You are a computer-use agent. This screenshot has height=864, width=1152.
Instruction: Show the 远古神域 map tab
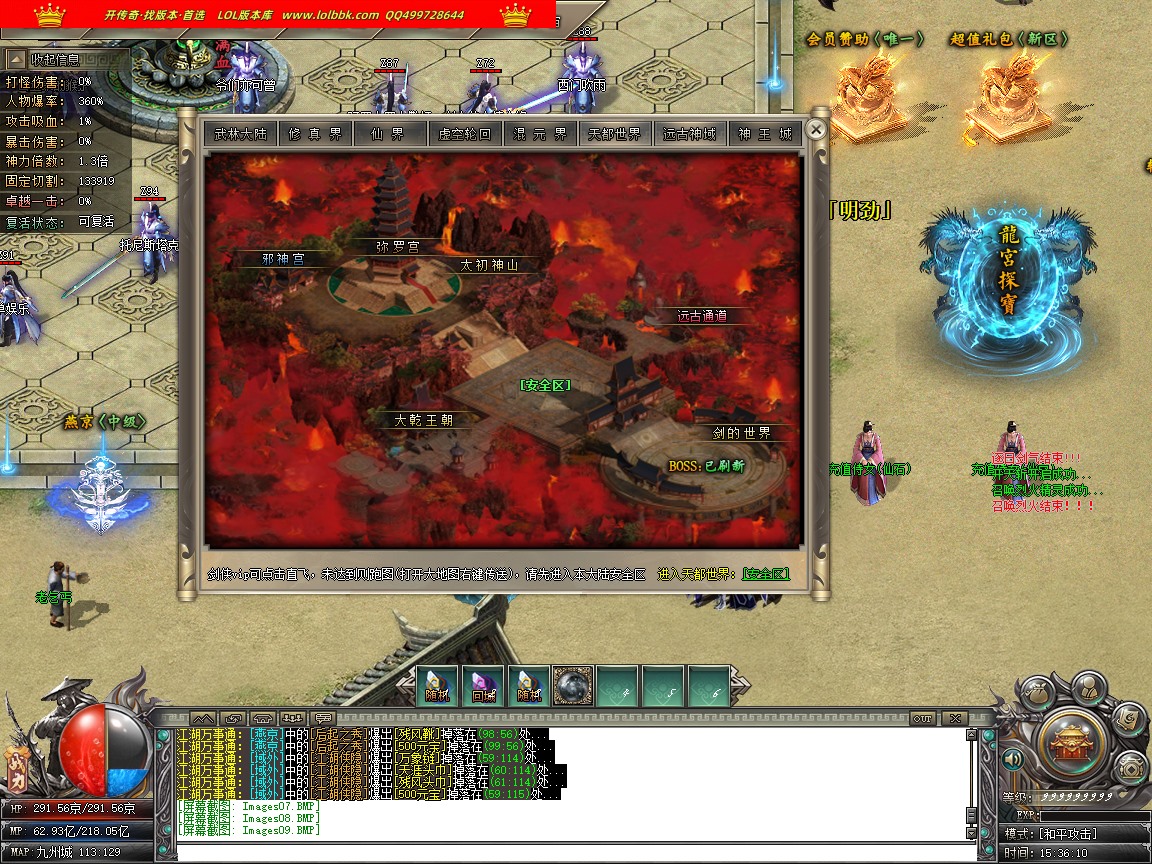click(690, 134)
